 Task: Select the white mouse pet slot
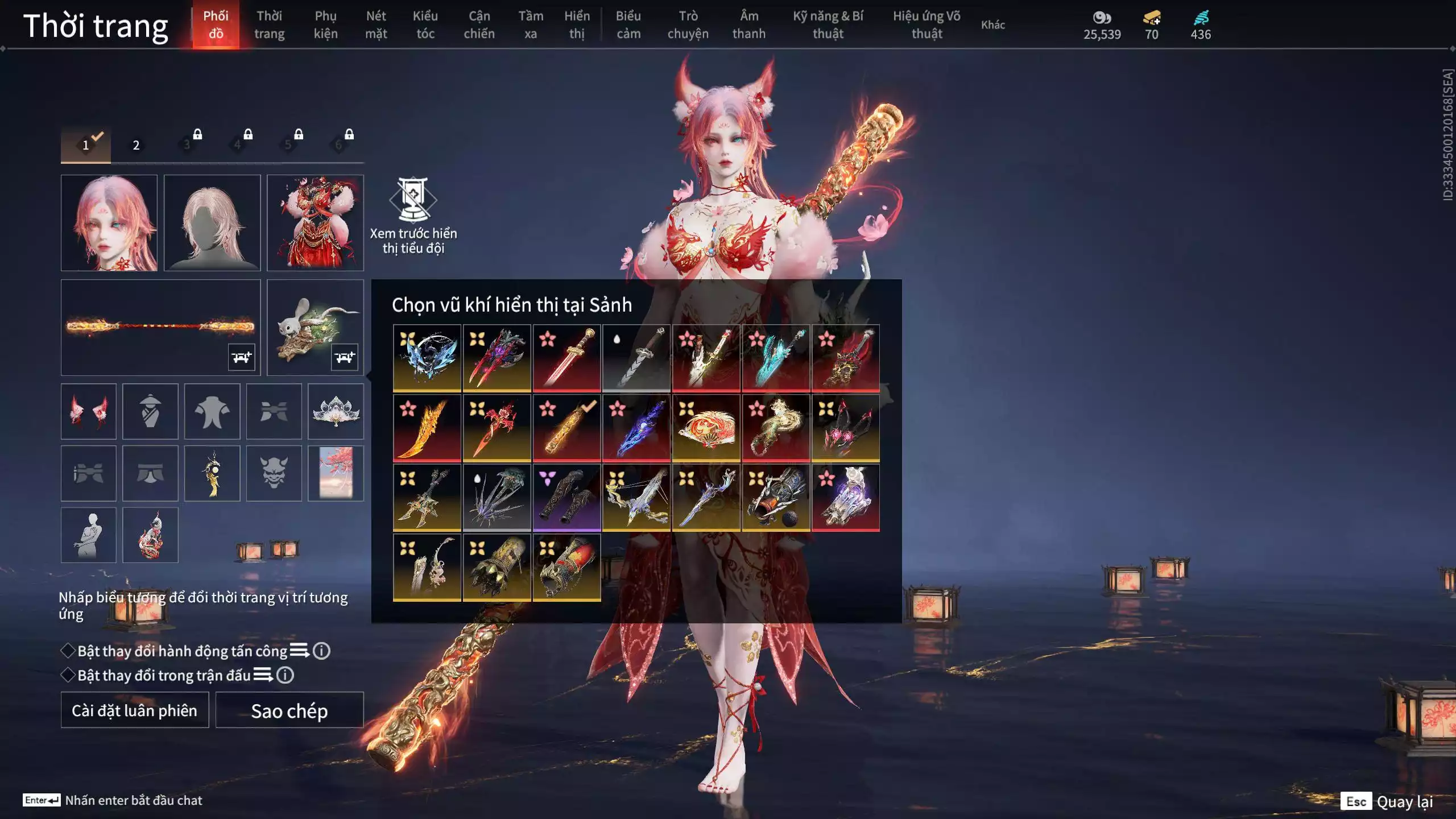coord(315,327)
